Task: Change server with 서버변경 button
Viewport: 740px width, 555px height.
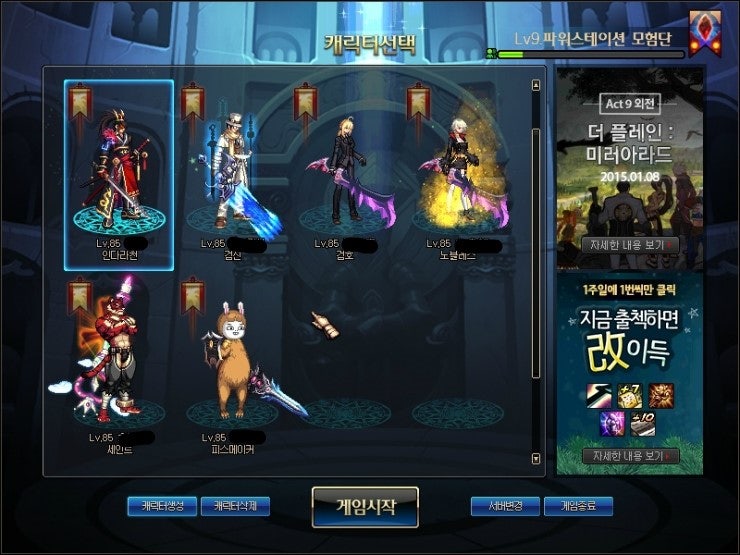Action: (505, 506)
